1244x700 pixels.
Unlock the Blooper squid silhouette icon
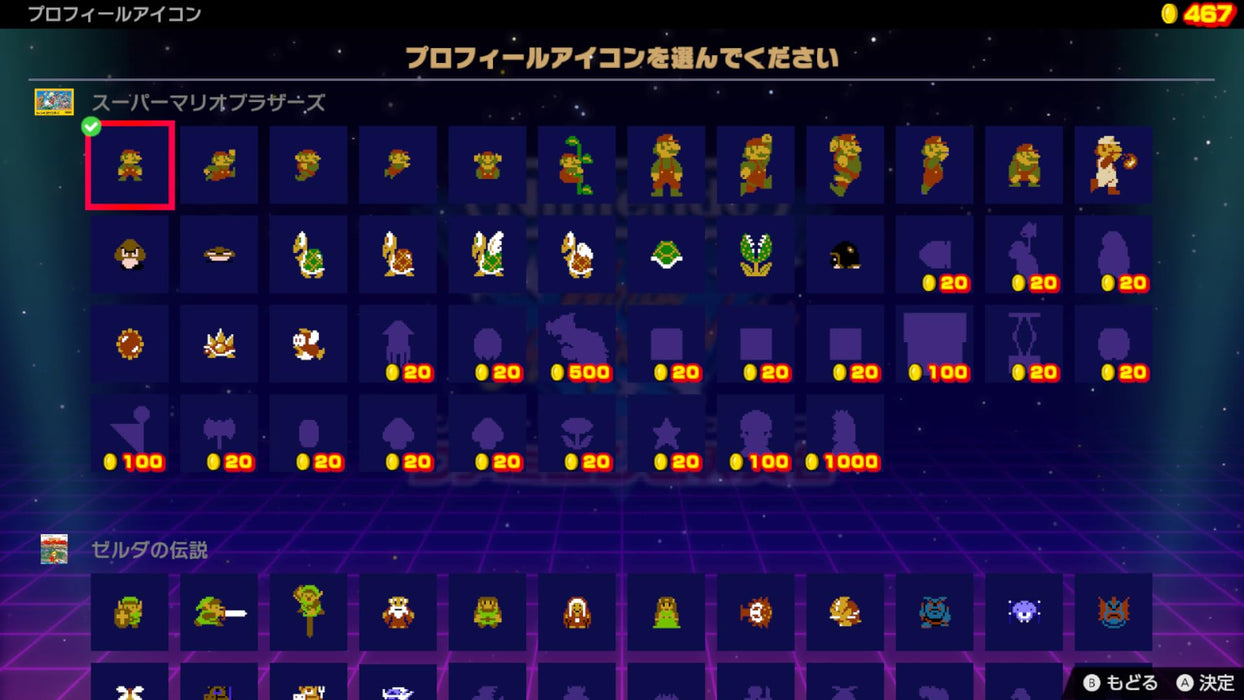coord(398,344)
